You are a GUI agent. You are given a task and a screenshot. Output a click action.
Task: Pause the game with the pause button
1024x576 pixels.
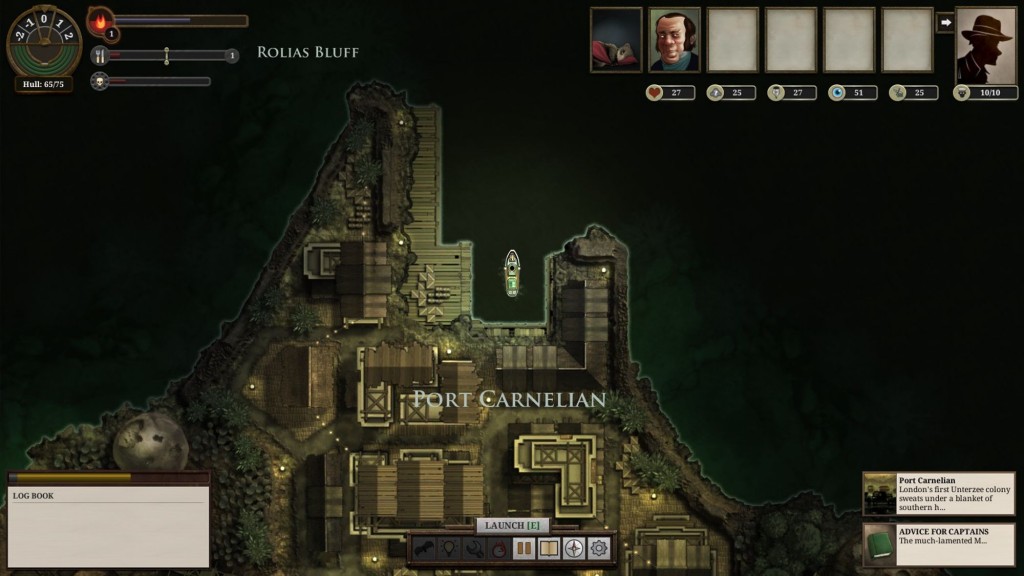pyautogui.click(x=523, y=548)
